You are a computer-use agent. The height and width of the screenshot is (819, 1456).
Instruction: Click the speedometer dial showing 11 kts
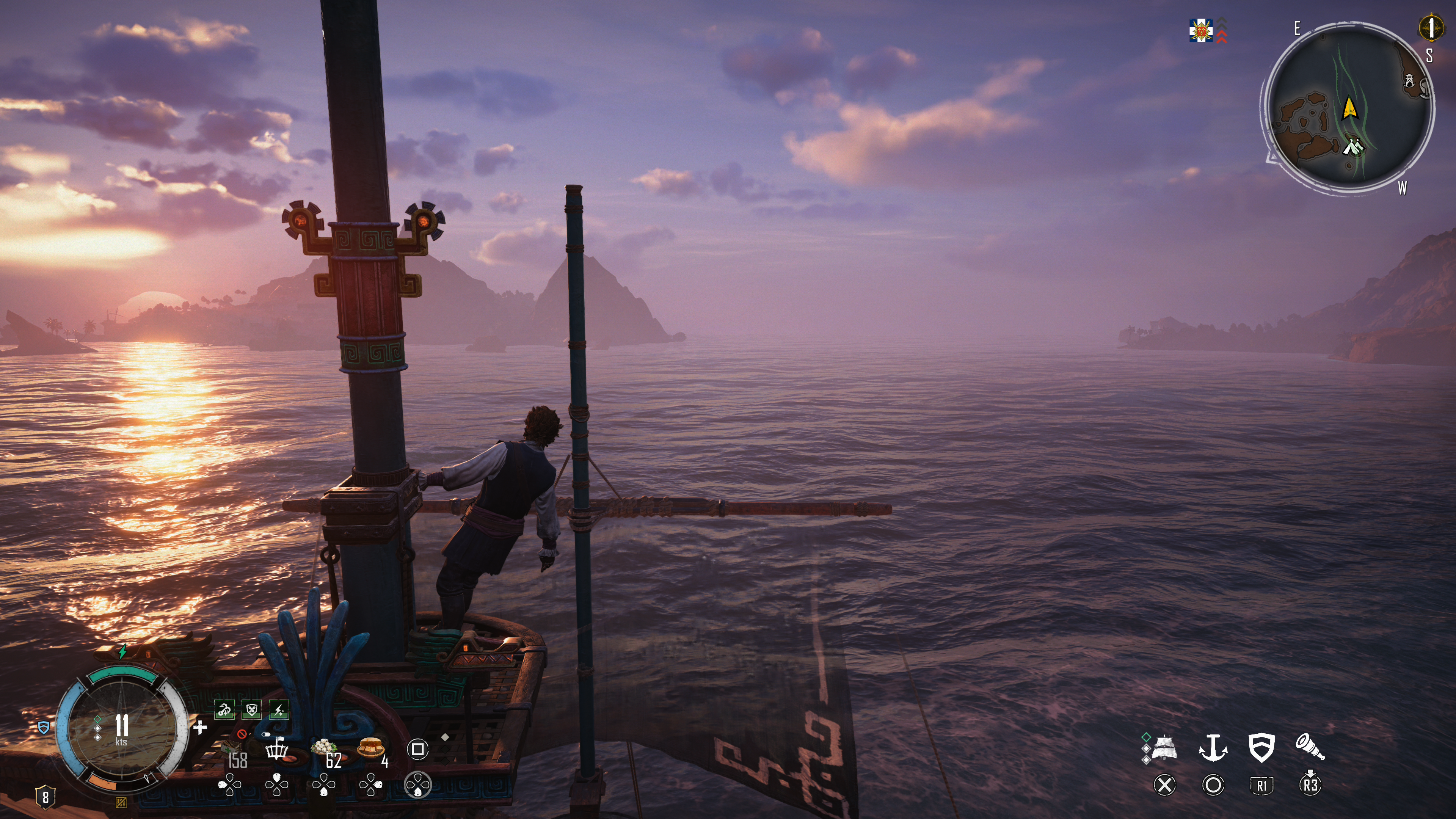[x=121, y=728]
